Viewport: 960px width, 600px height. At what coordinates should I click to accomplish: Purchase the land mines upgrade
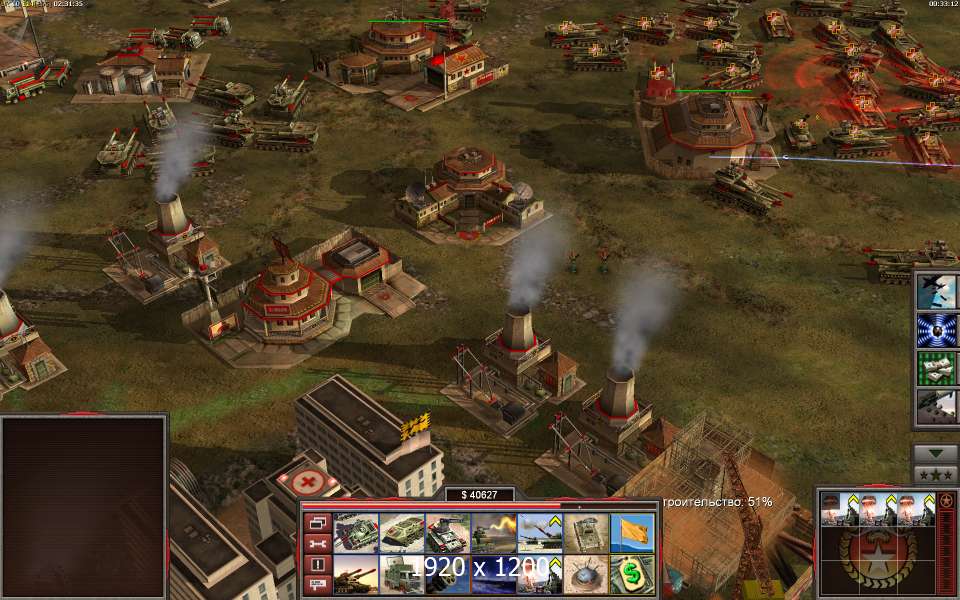[x=585, y=574]
